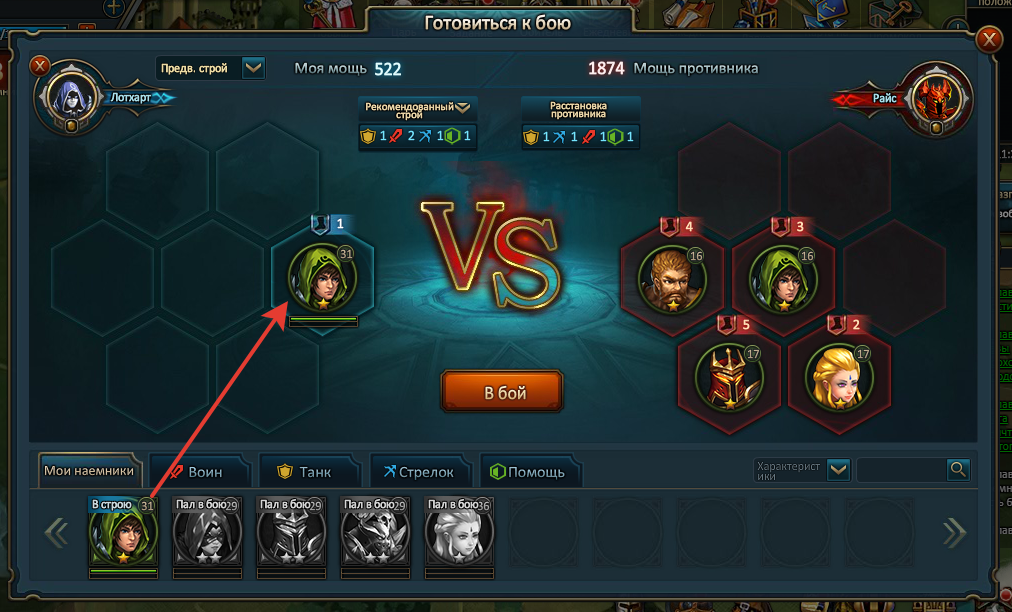Inspect the enemy blonde hero in slot 2

[840, 379]
